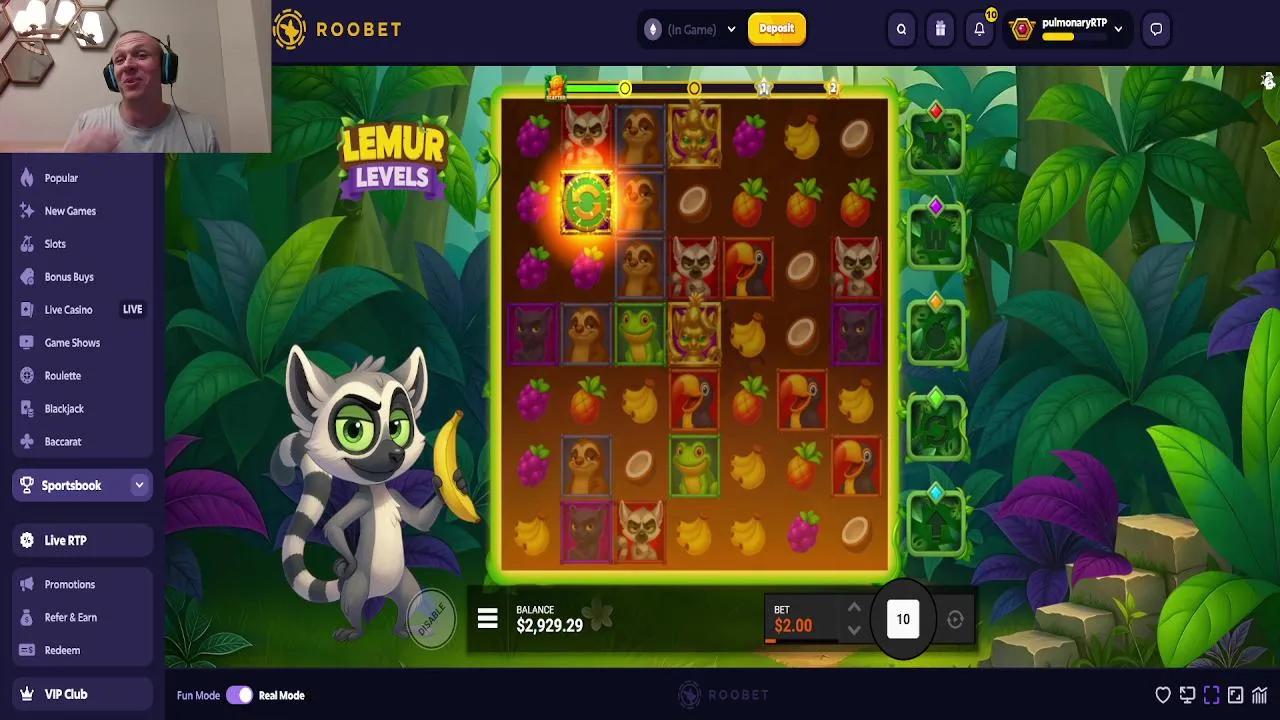Click the gift rewards icon

tap(939, 29)
